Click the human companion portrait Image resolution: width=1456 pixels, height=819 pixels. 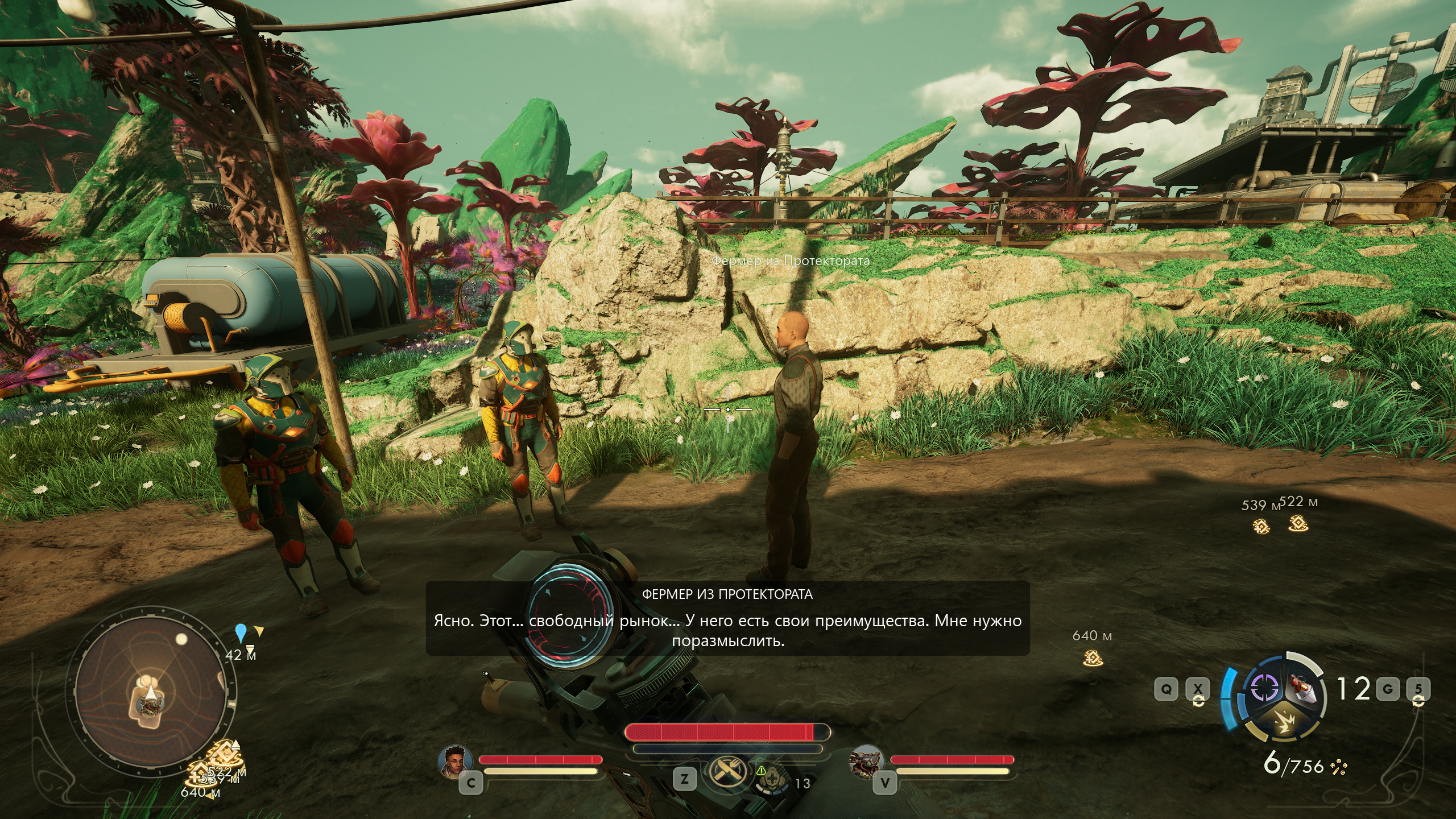point(456,760)
